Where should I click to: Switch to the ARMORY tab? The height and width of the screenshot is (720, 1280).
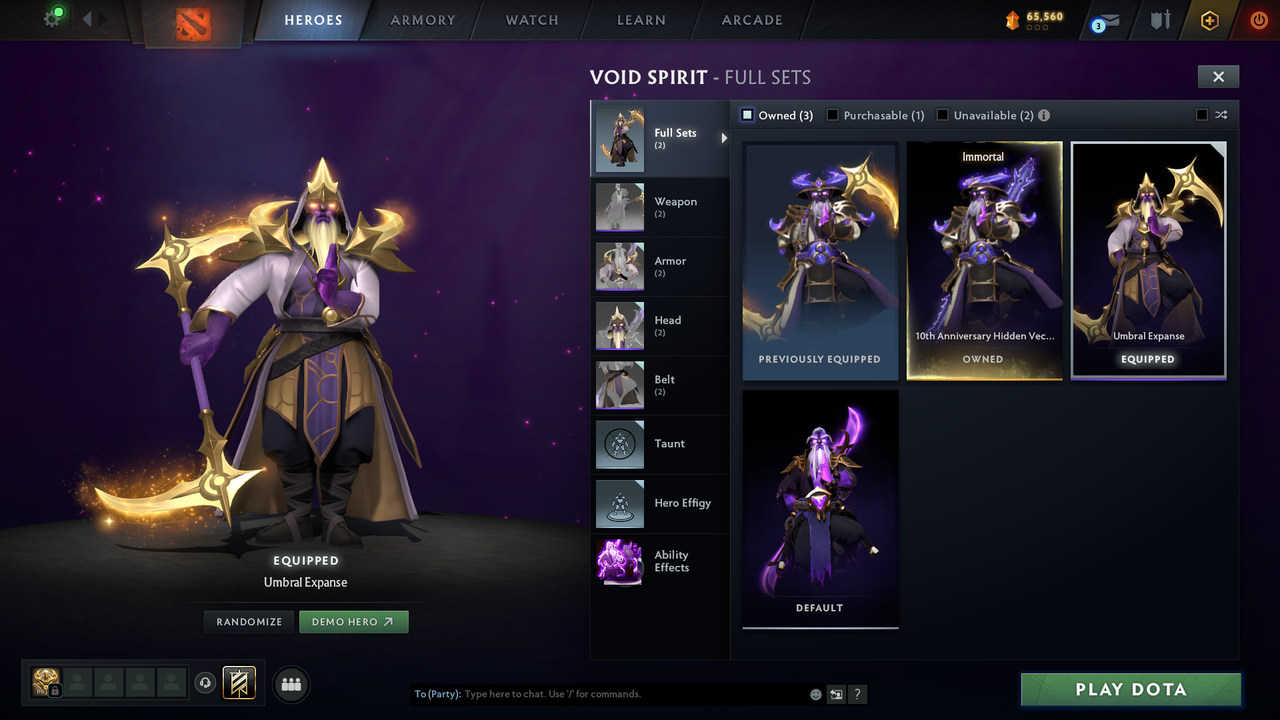pos(422,20)
